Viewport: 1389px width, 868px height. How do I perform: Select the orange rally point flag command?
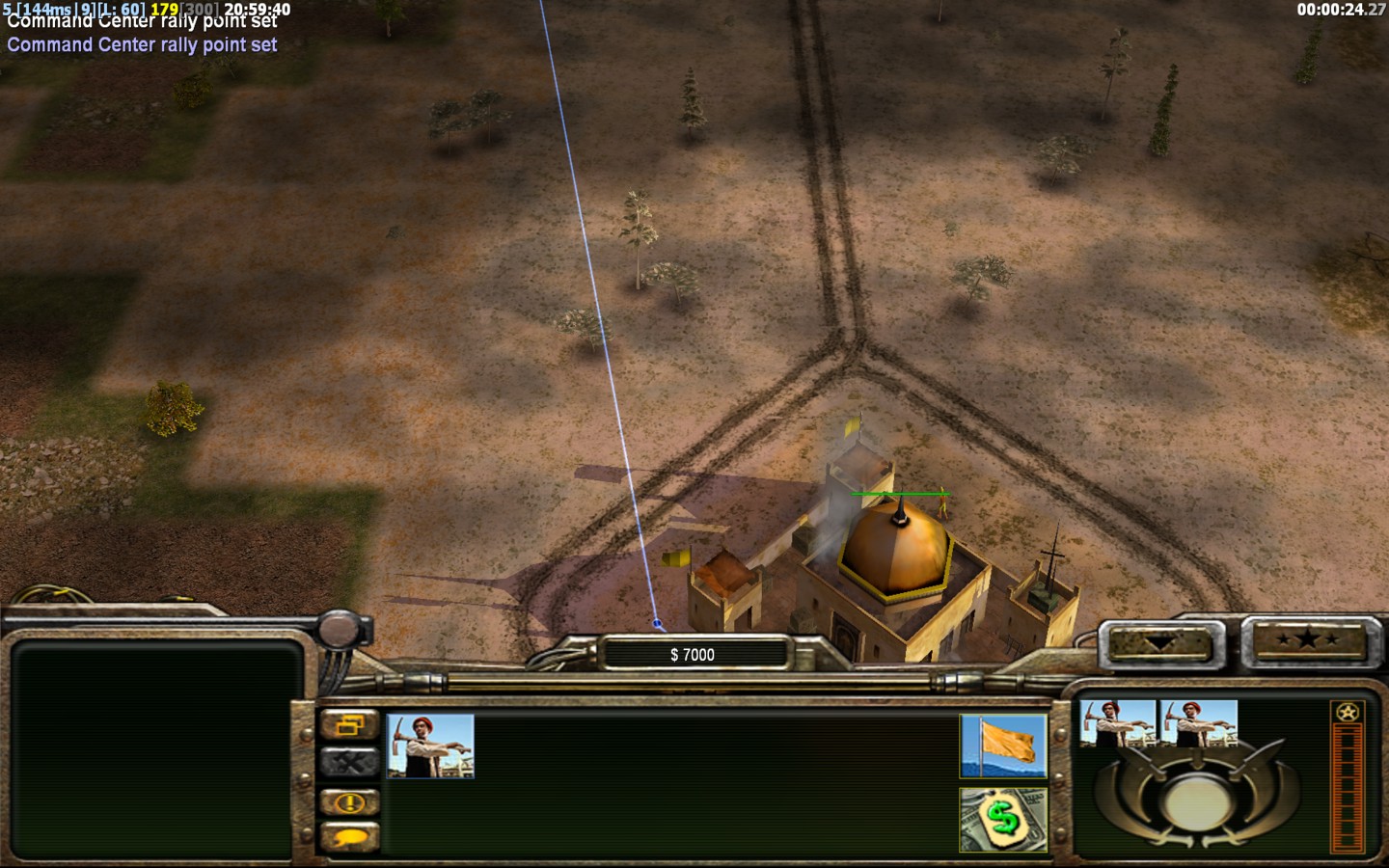pos(1003,746)
